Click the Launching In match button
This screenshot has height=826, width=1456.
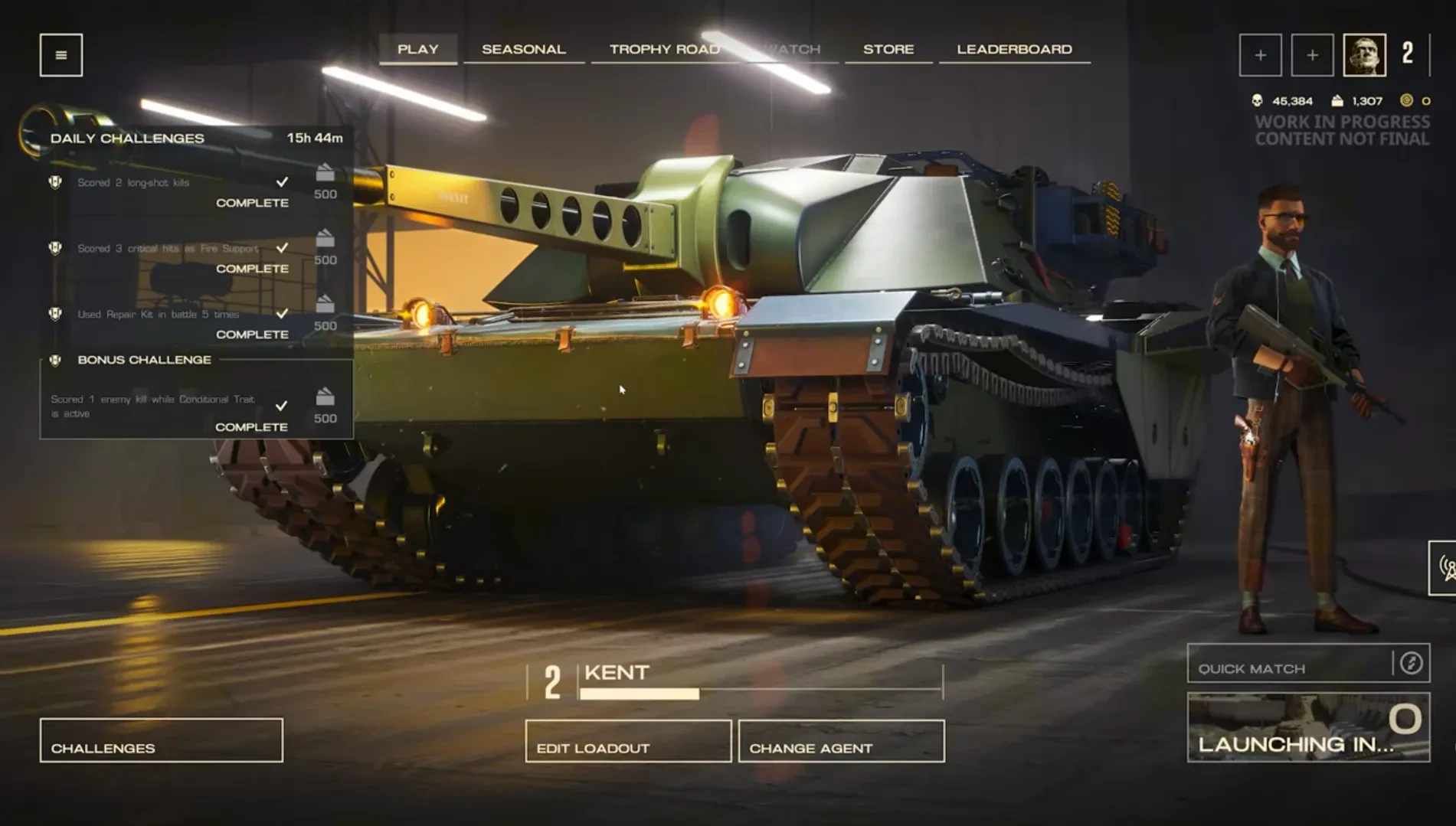coord(1308,727)
